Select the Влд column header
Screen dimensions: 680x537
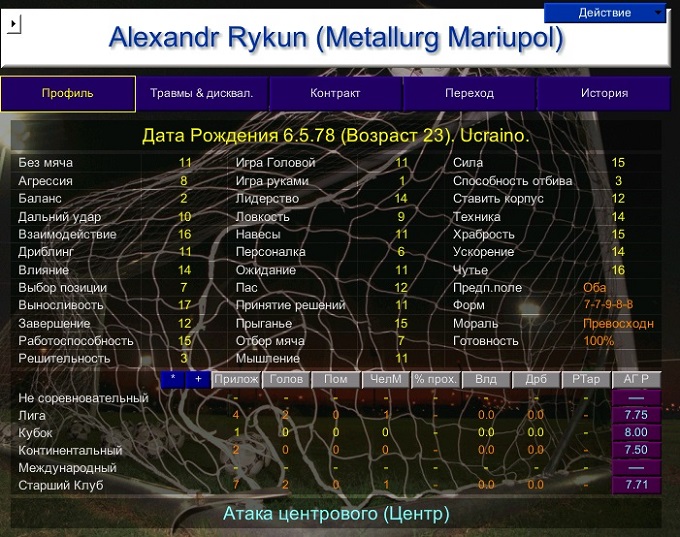click(486, 379)
